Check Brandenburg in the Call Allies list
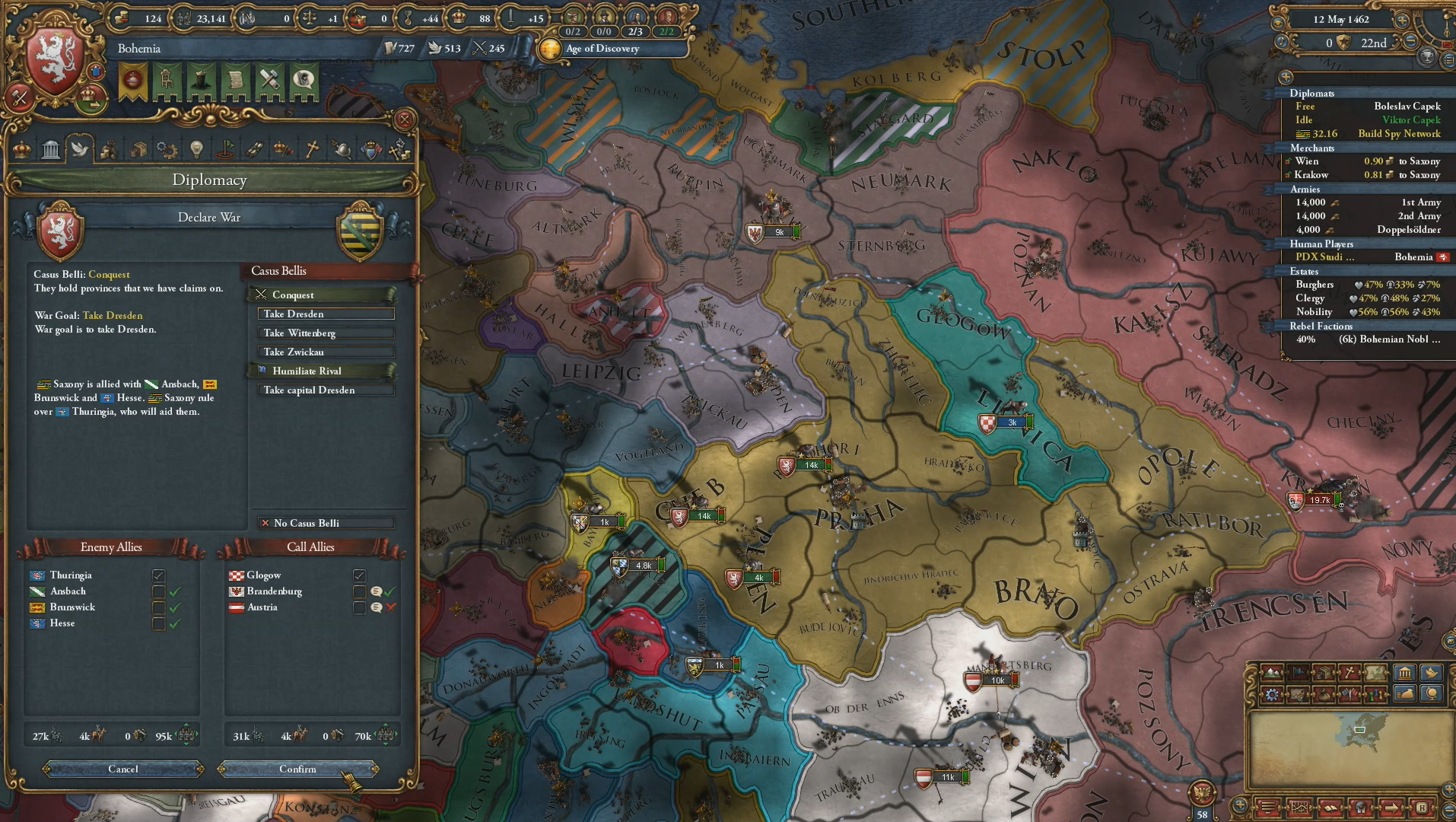This screenshot has width=1456, height=822. click(x=358, y=591)
